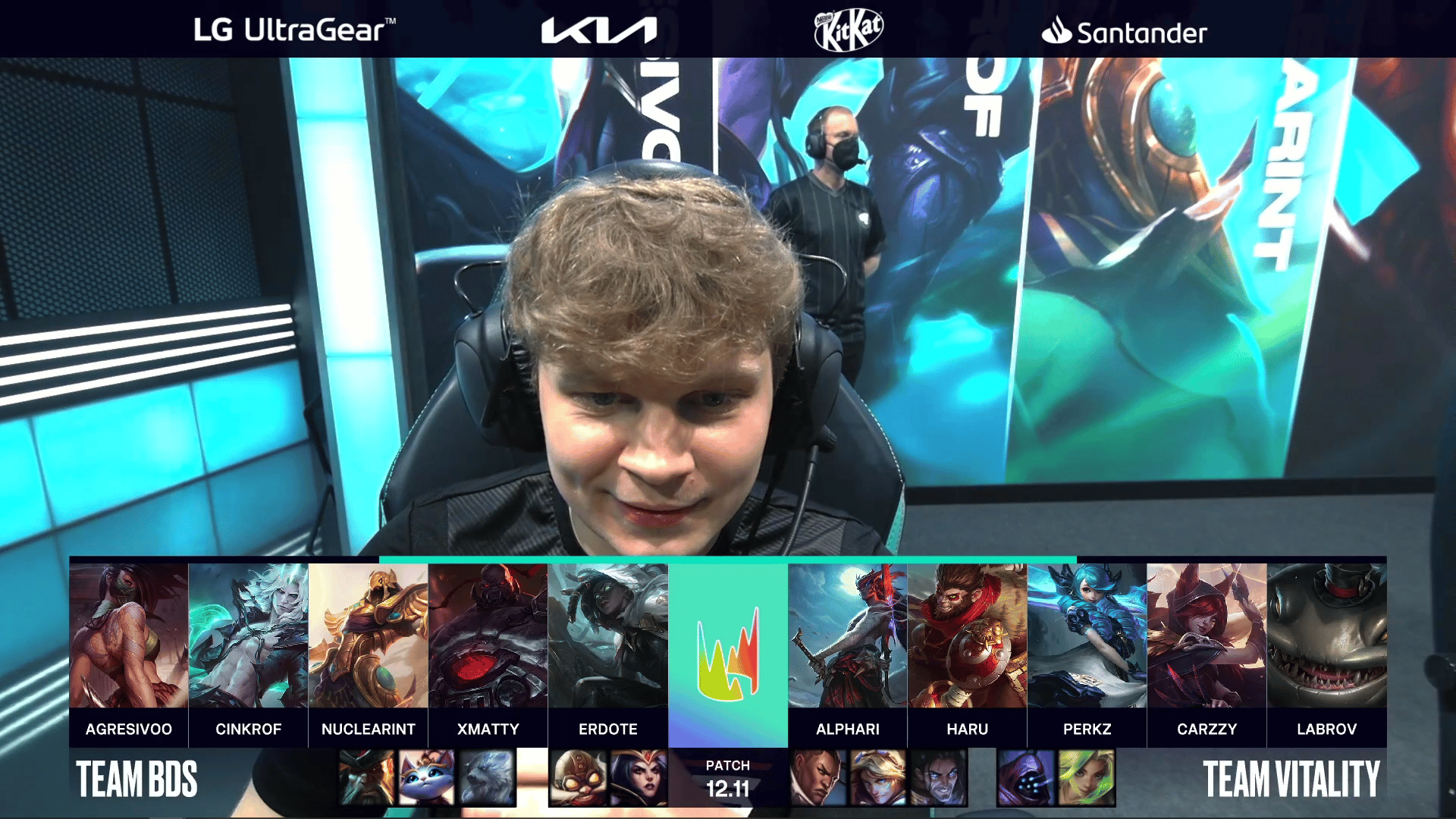The height and width of the screenshot is (819, 1456).
Task: Select the banned Corki icon
Action: 578,777
